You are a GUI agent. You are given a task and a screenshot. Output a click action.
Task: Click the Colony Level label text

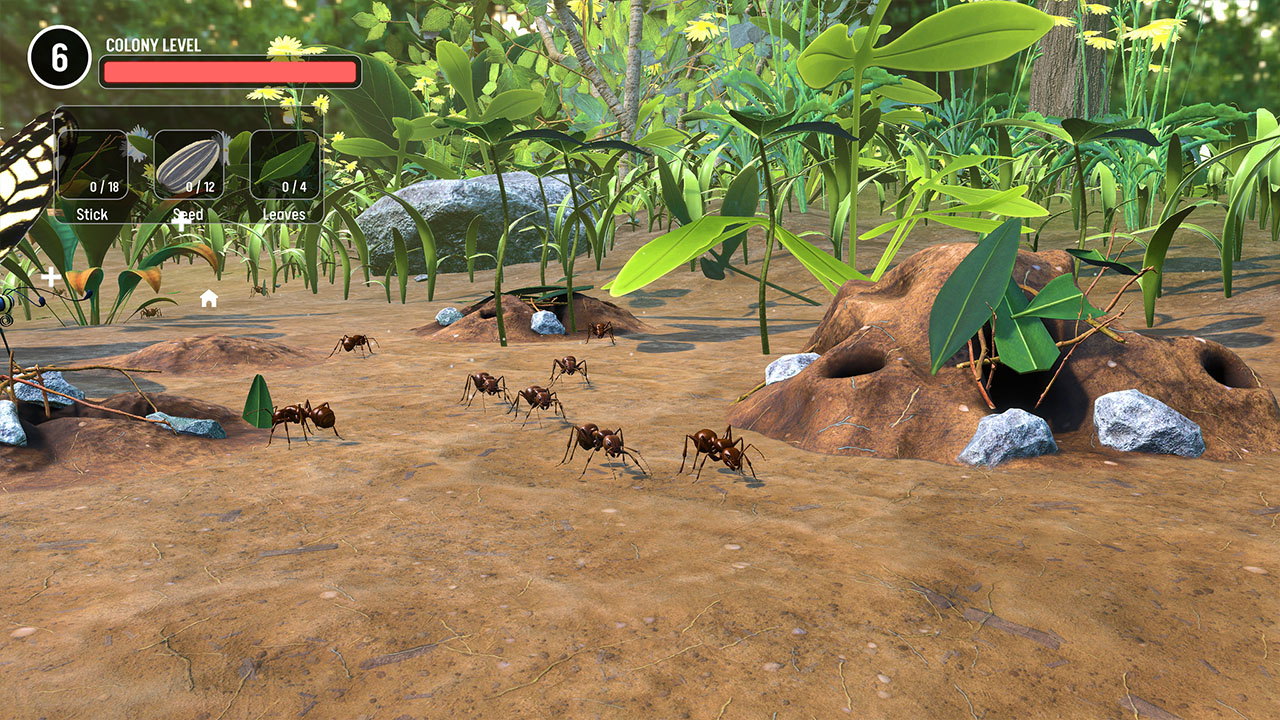point(152,45)
